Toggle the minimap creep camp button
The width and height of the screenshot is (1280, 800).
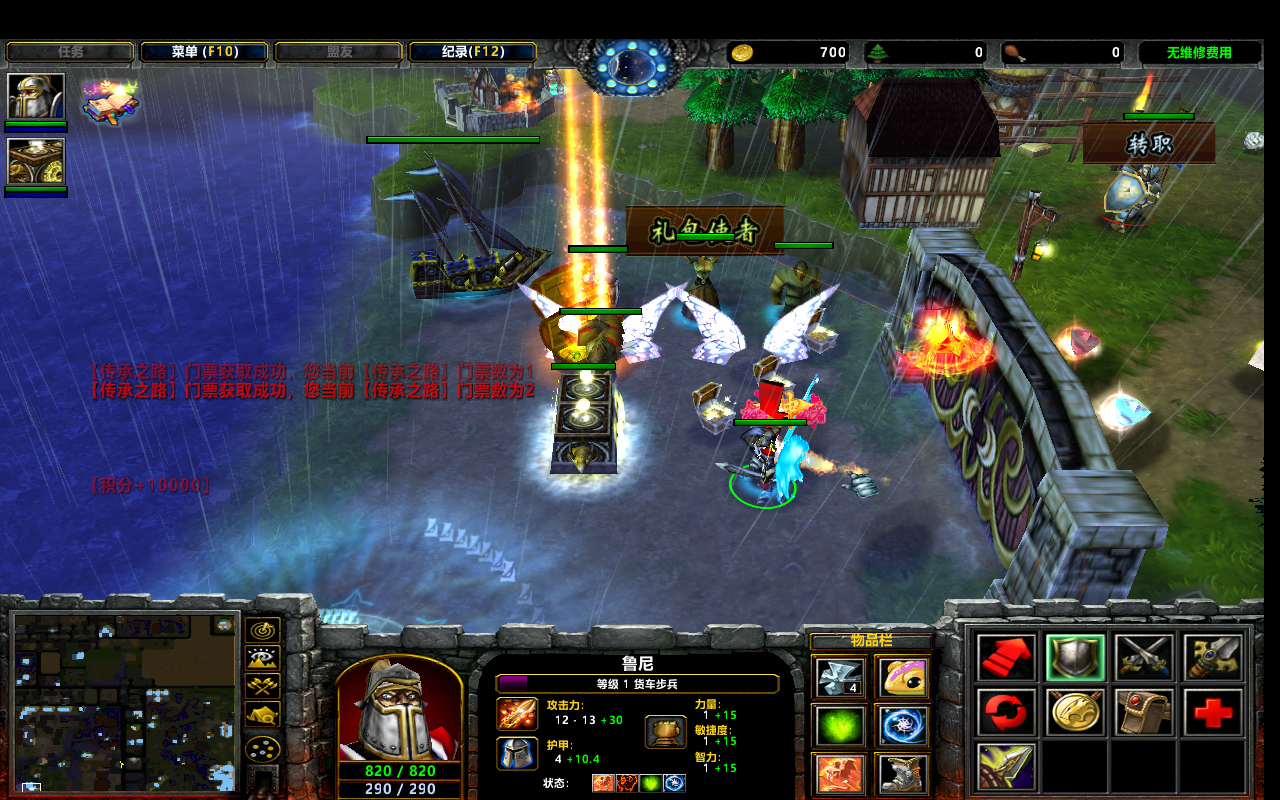click(263, 715)
